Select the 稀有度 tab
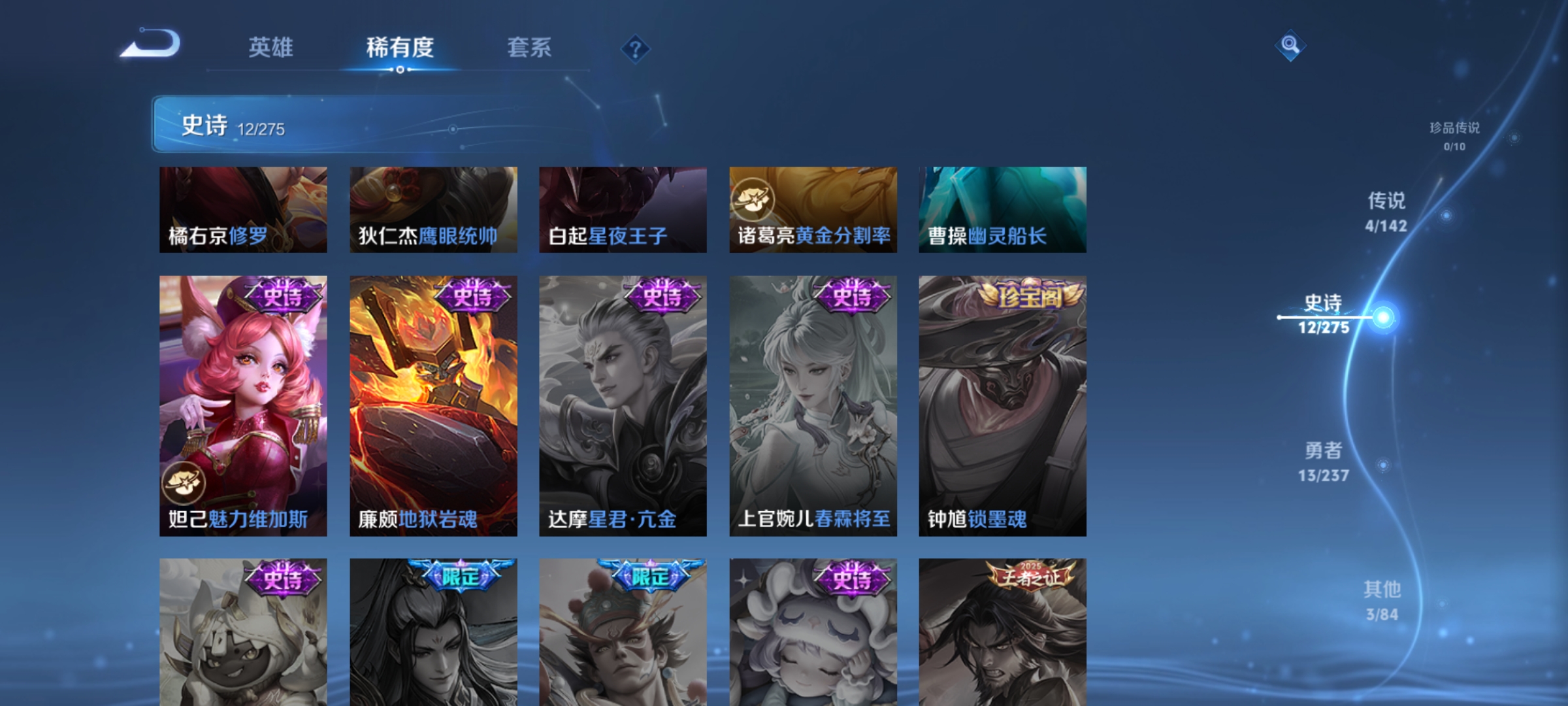Viewport: 1568px width, 706px height. (x=401, y=48)
